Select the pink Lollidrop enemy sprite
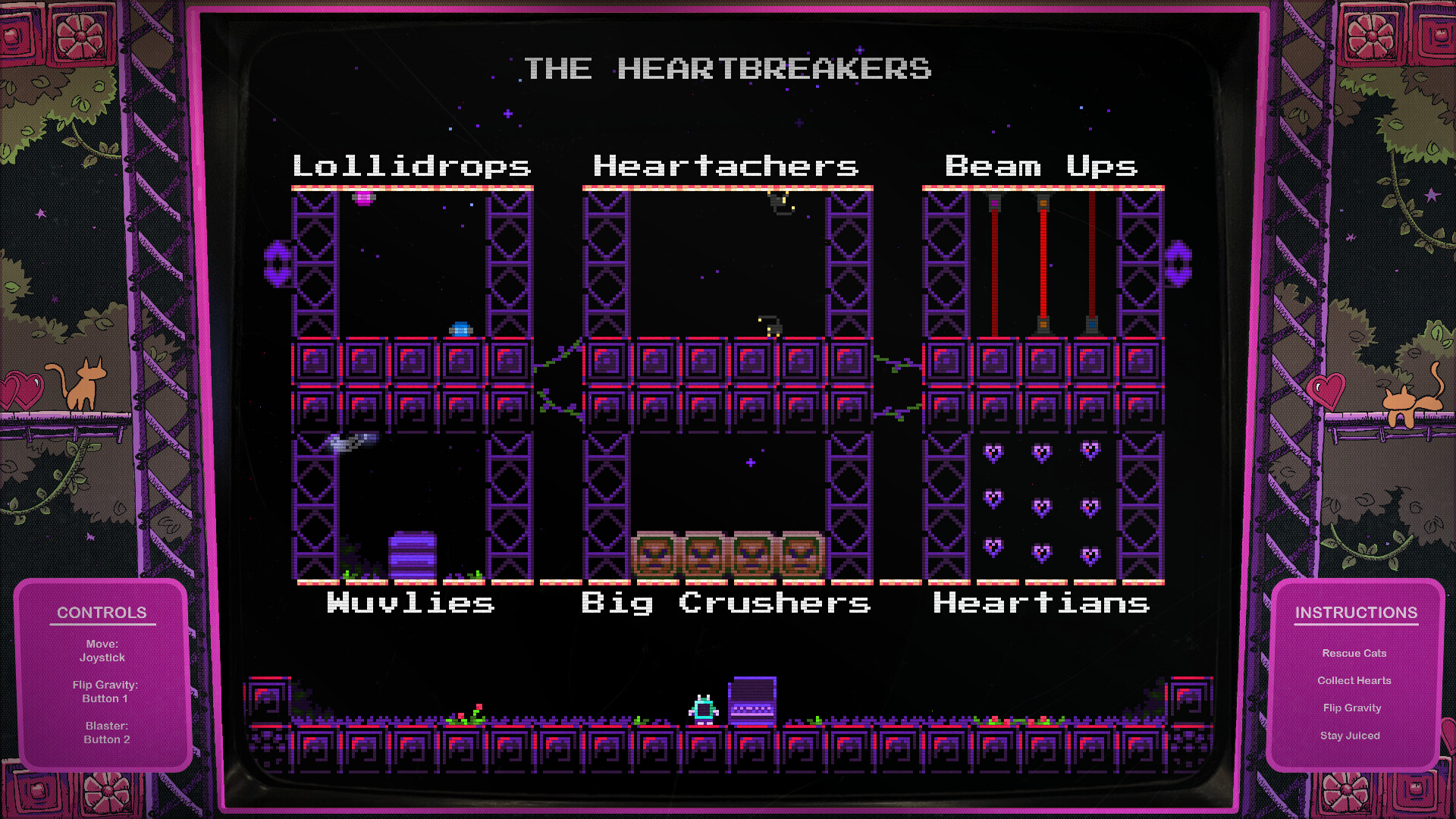Screen dimensions: 1456x819 362,199
